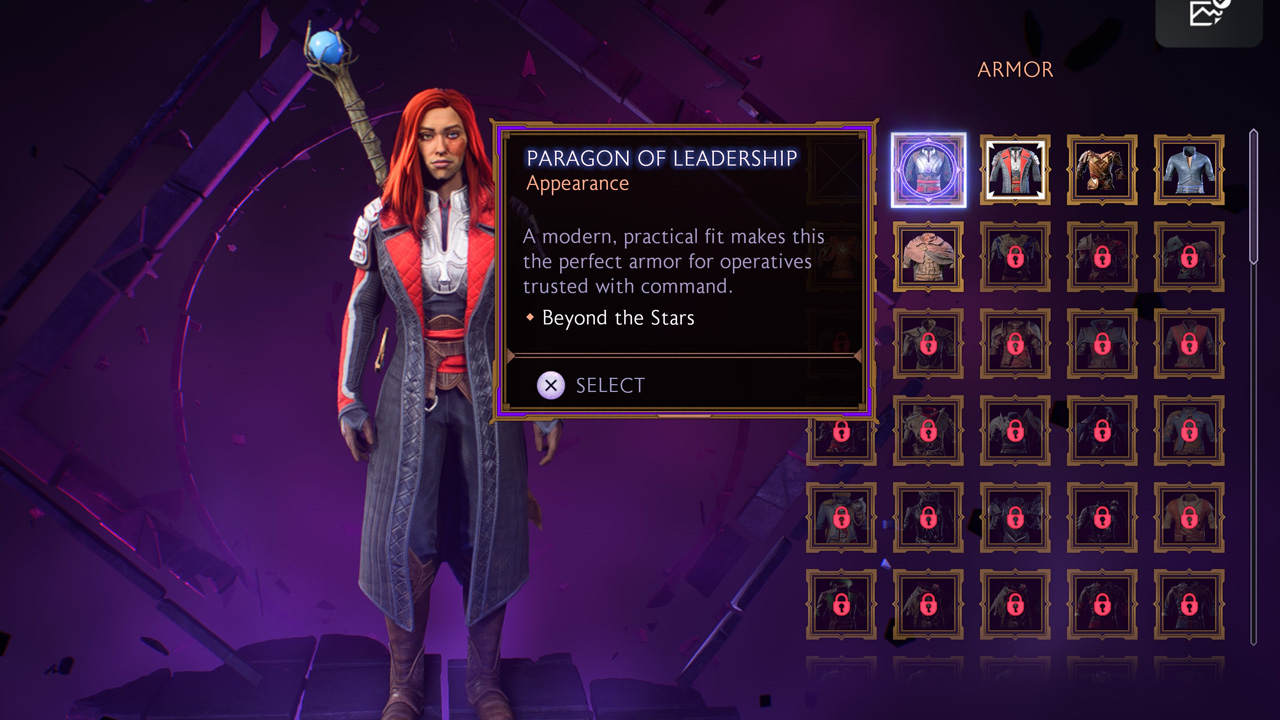Select the light blue jacket armor

1189,170
